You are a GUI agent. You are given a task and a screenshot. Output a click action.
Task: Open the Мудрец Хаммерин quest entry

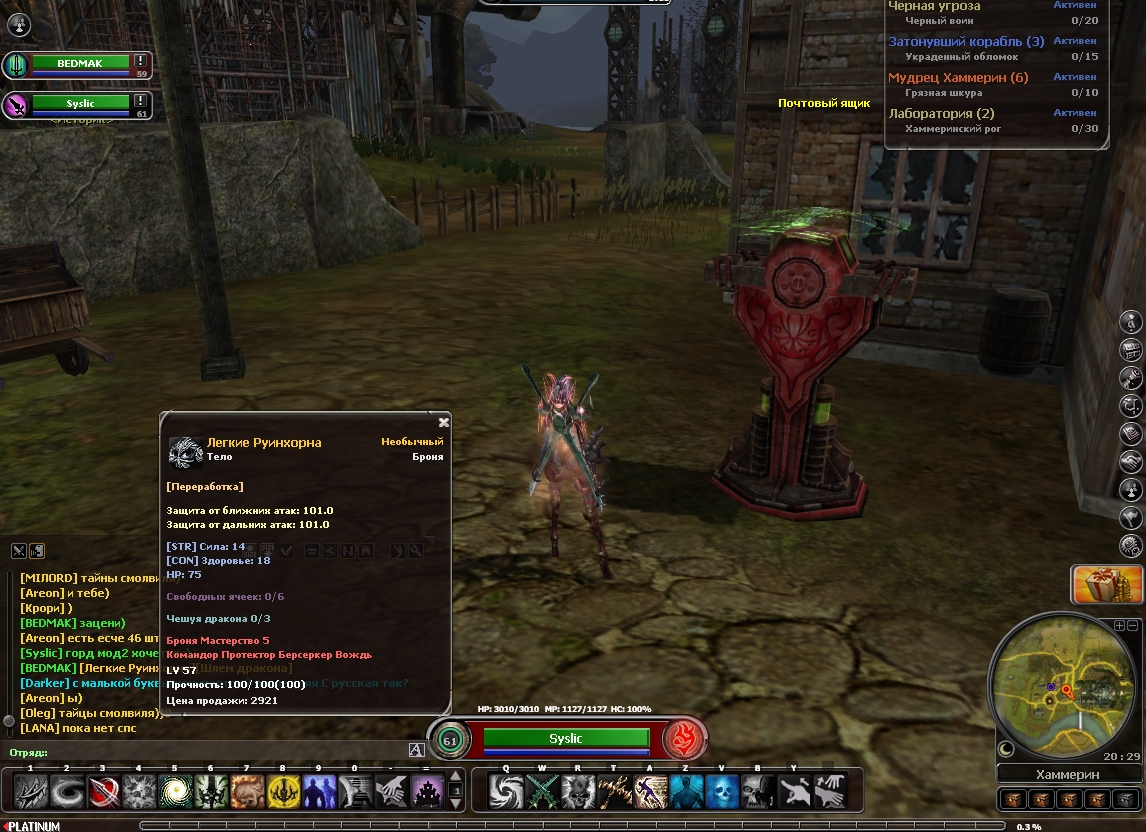958,77
